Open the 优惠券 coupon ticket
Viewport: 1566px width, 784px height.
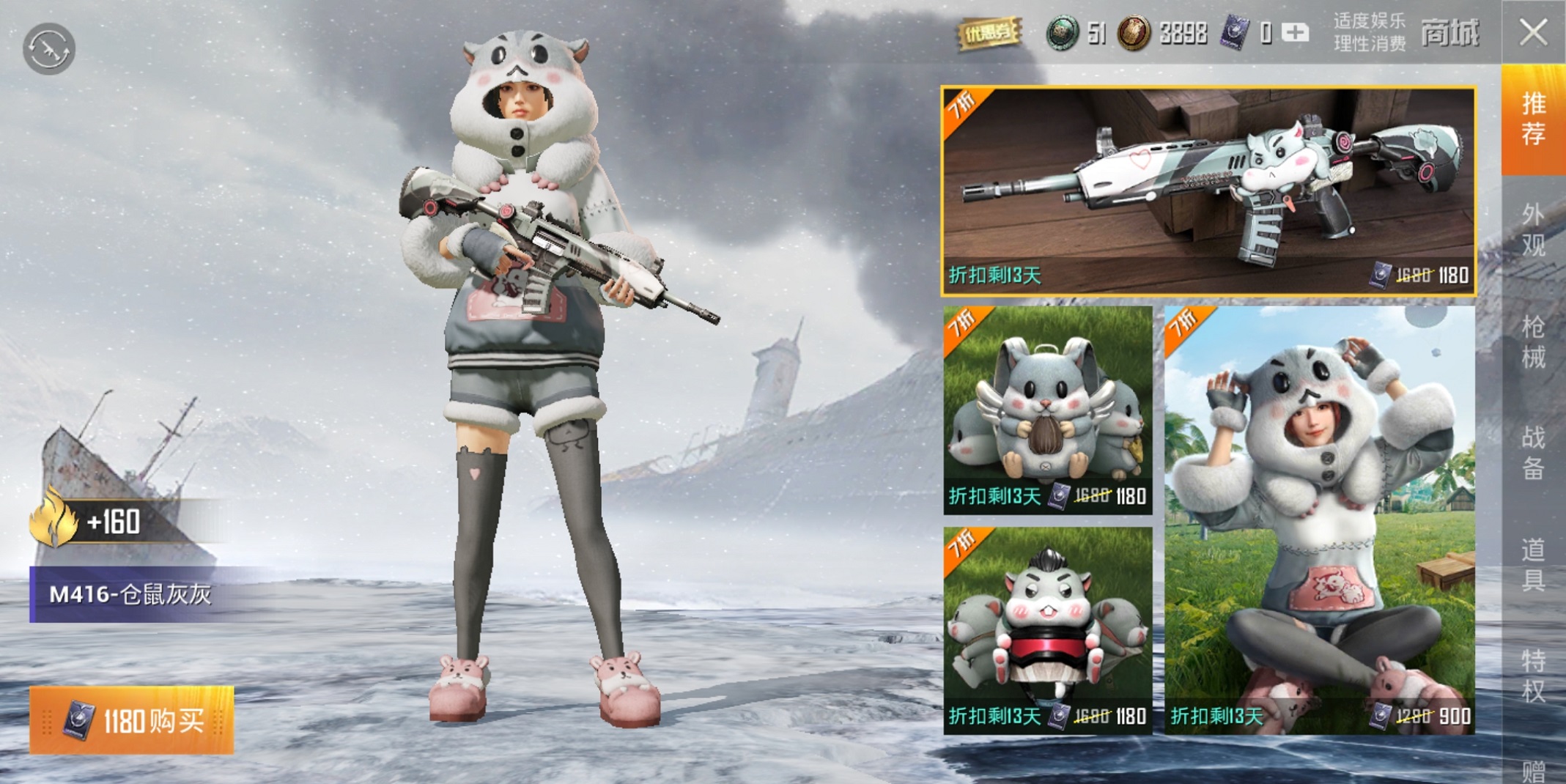tap(989, 33)
